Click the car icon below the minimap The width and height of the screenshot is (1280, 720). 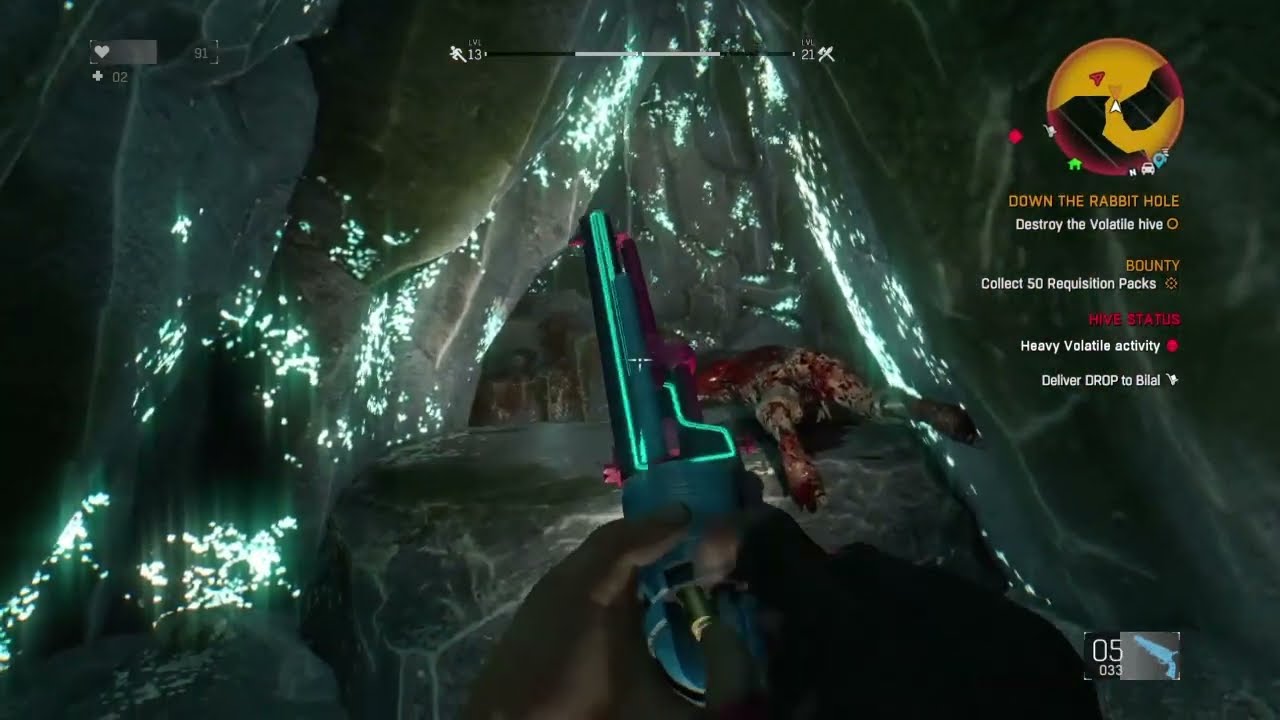pos(1148,168)
